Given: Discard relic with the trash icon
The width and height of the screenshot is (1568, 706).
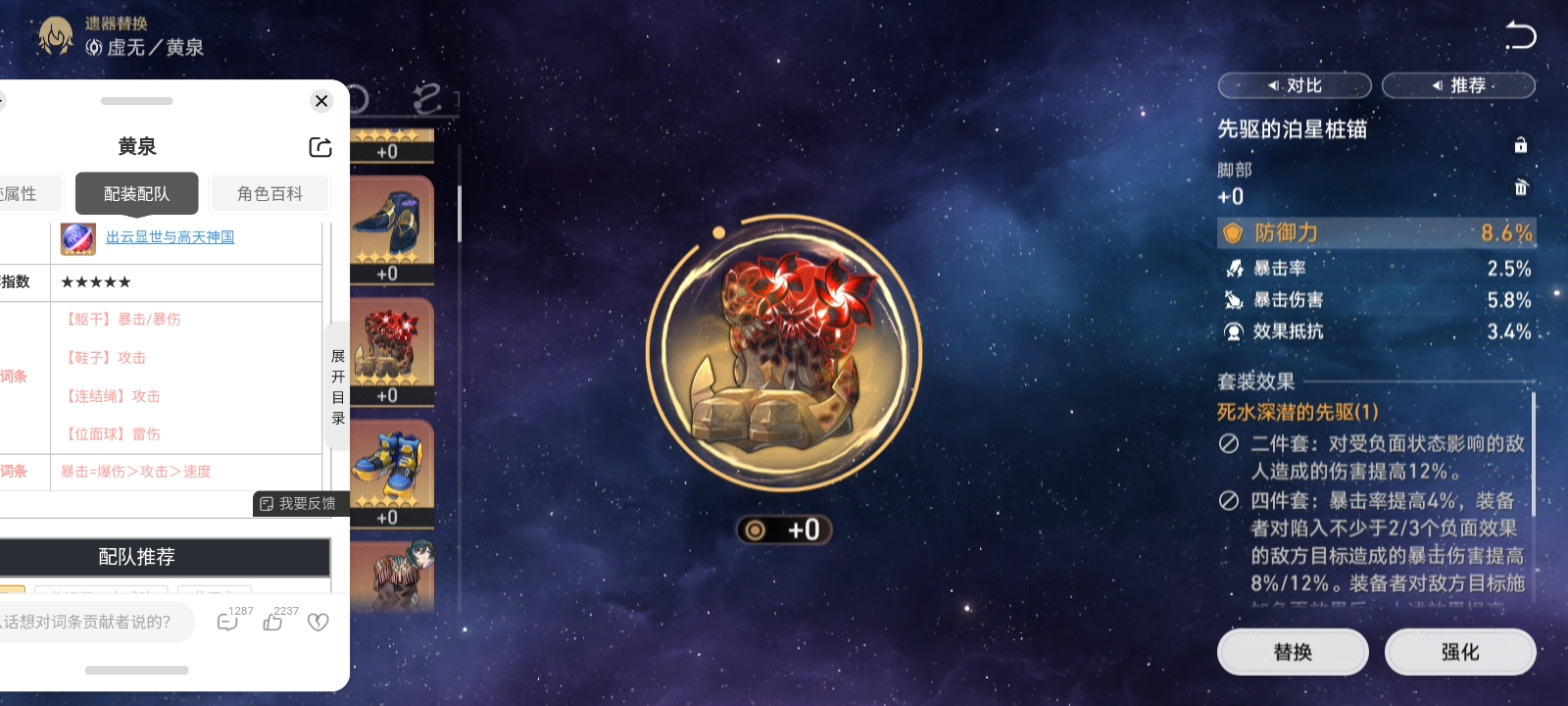Looking at the screenshot, I should (x=1521, y=187).
